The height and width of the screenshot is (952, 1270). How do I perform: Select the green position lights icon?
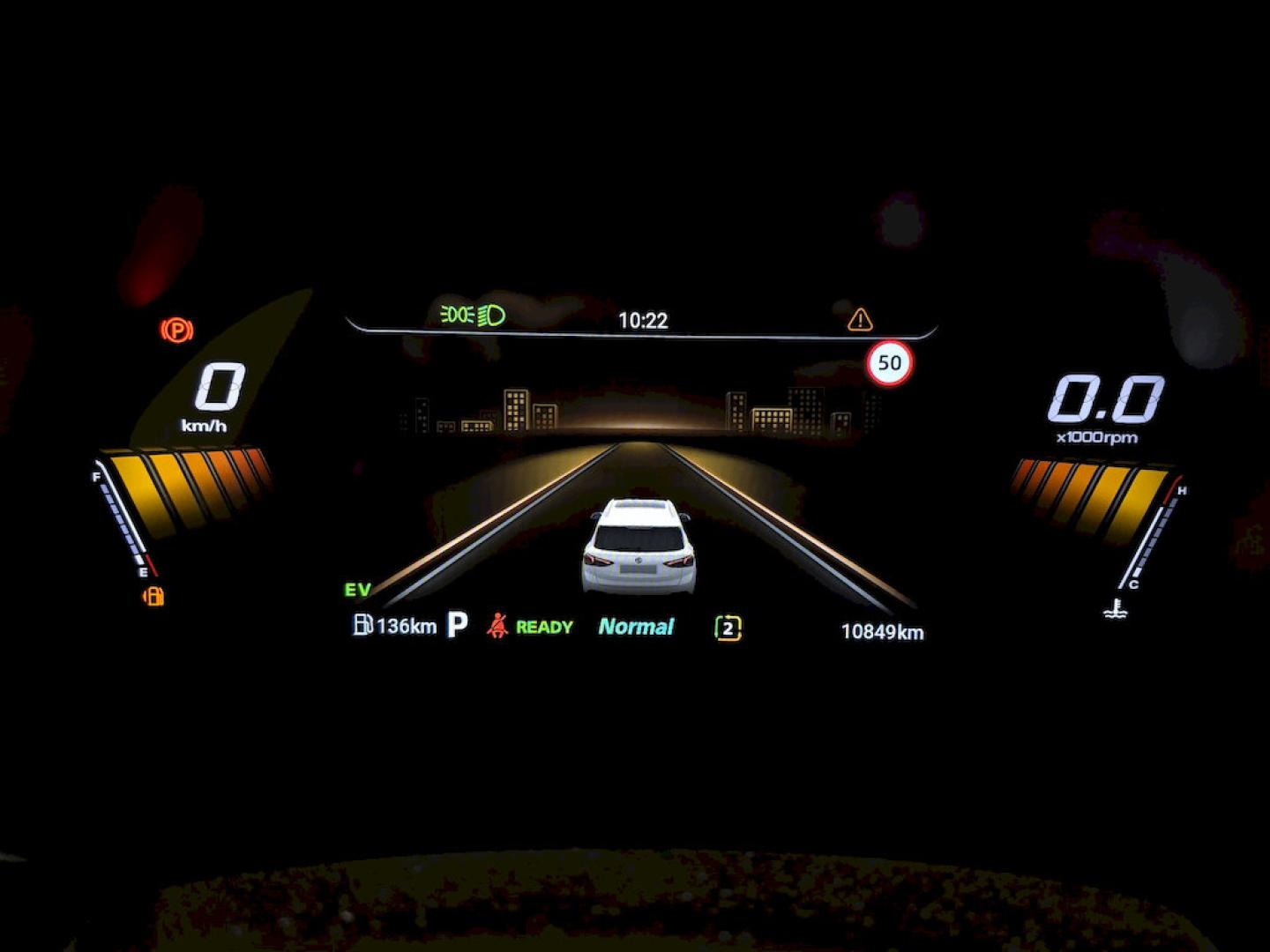click(x=457, y=315)
